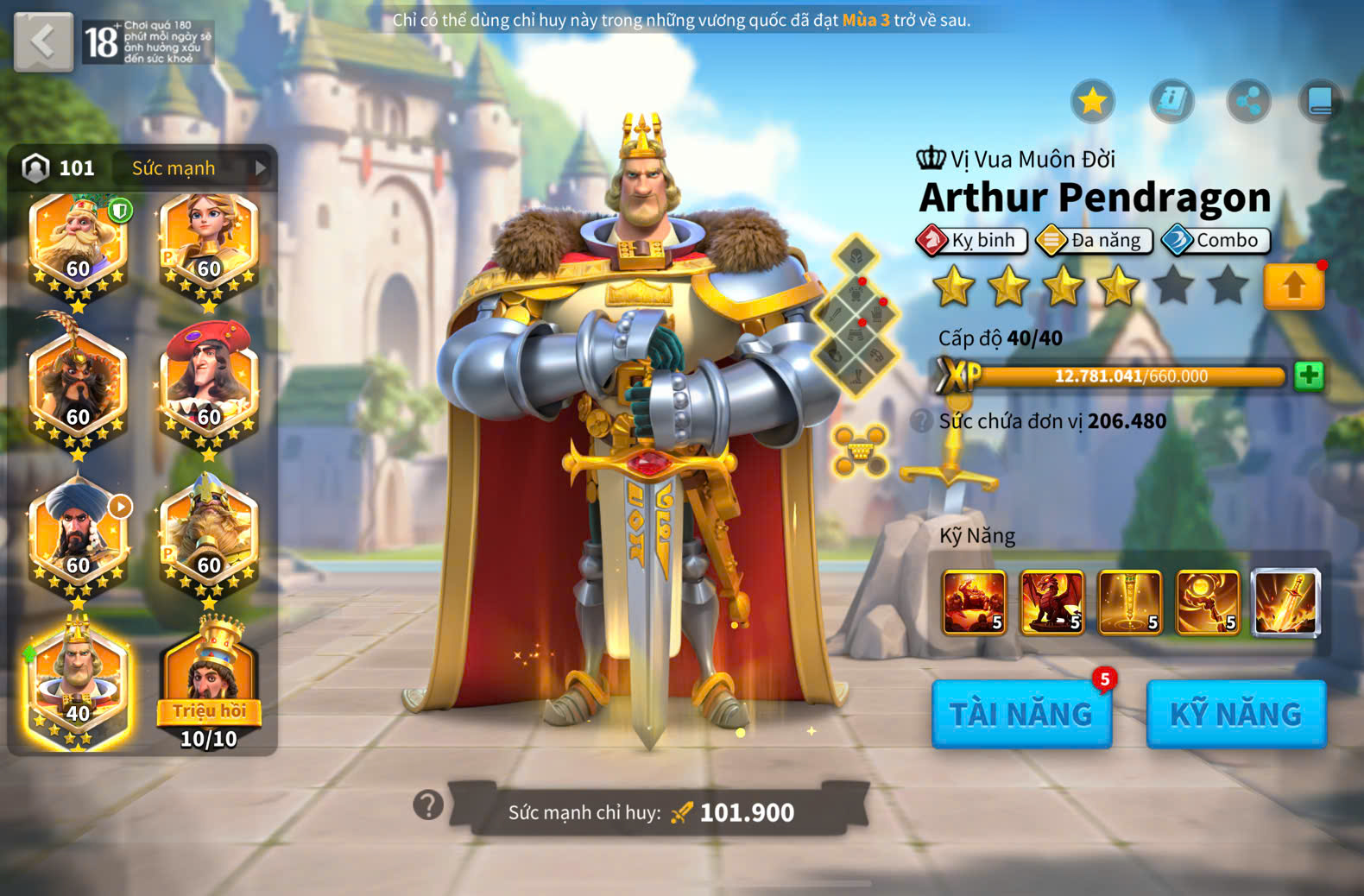Mark commander with the gold star icon

click(1093, 102)
